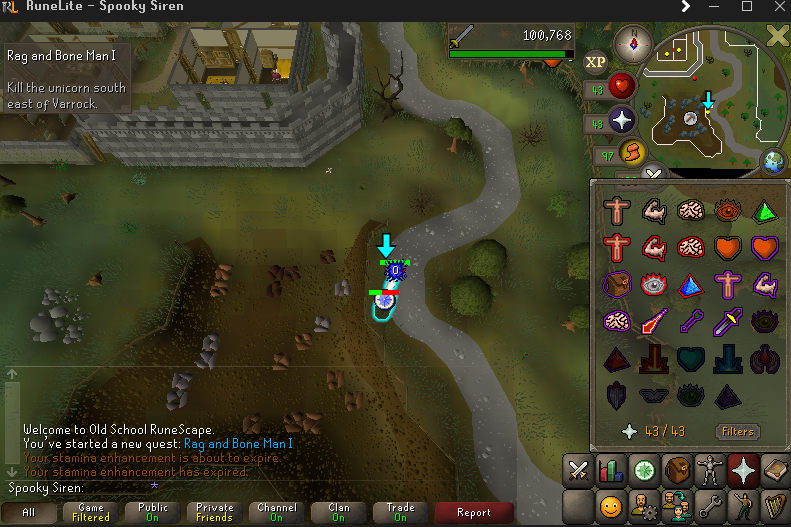Open the world map globe

(773, 161)
